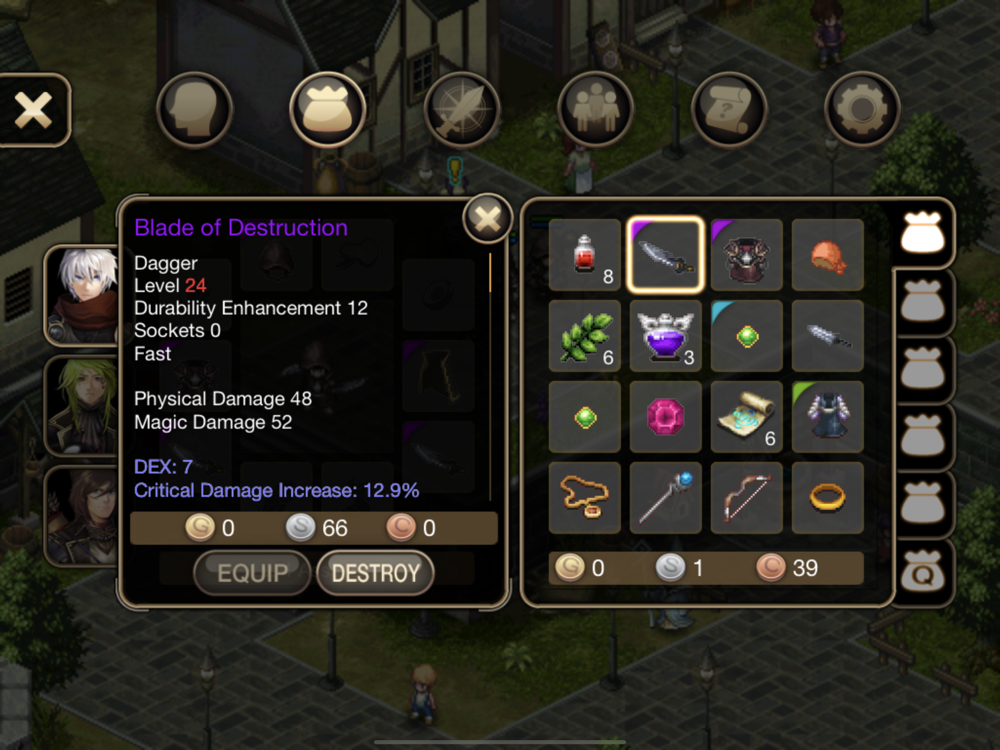Equip the Blade of Destruction
This screenshot has height=750, width=1000.
click(252, 573)
